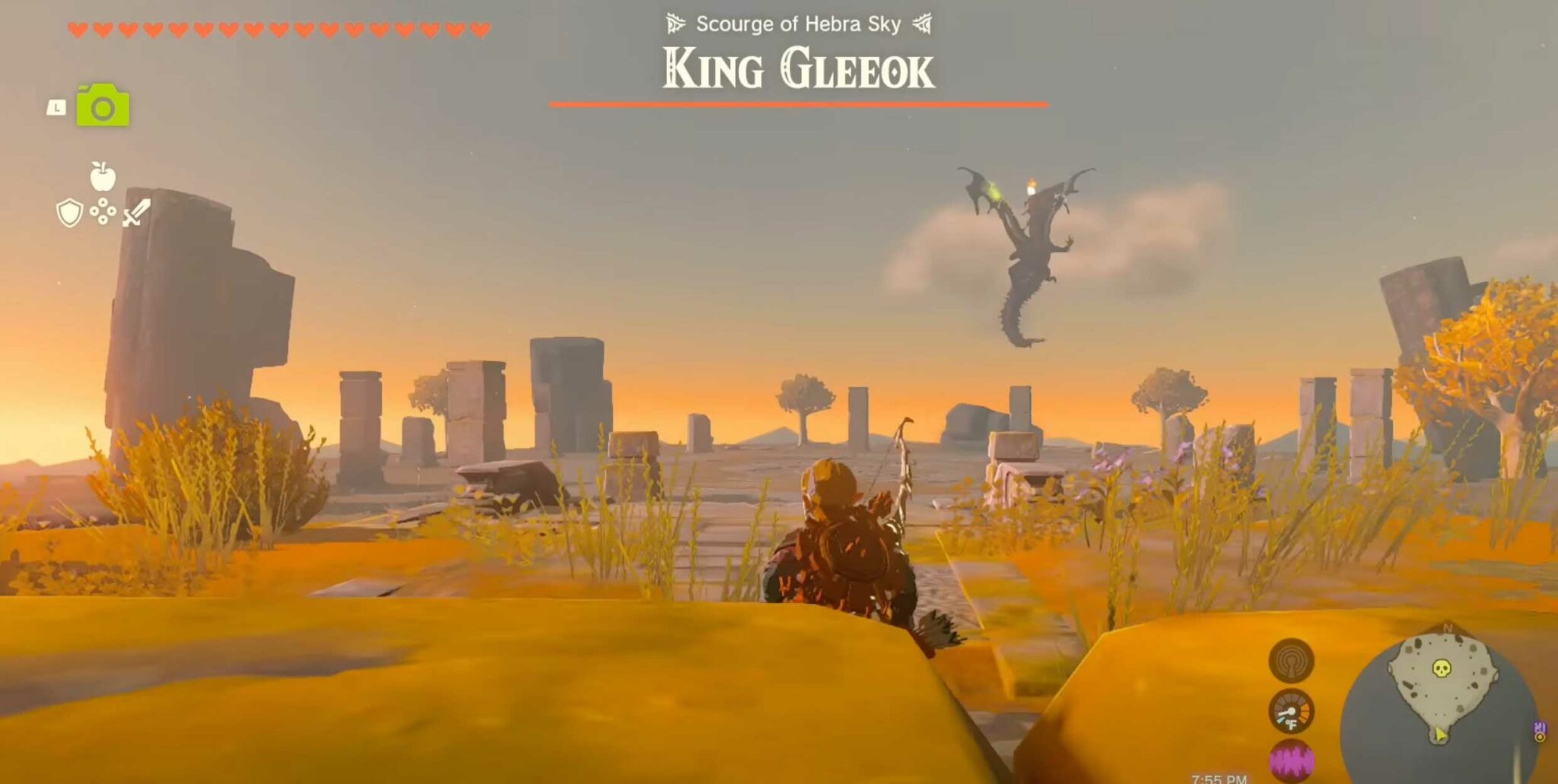Screen dimensions: 1558x784
Task: Click the King Gleeok boss title
Action: 796,67
